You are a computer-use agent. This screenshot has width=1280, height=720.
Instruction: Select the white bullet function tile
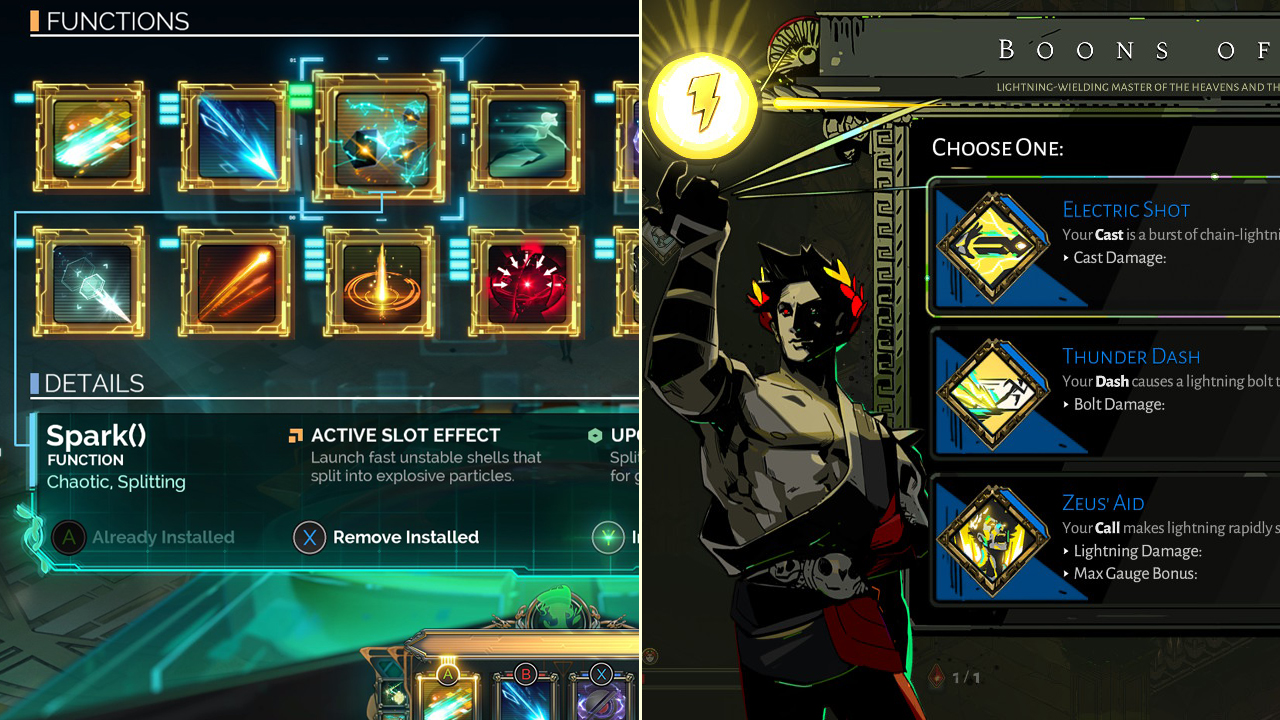pos(89,282)
